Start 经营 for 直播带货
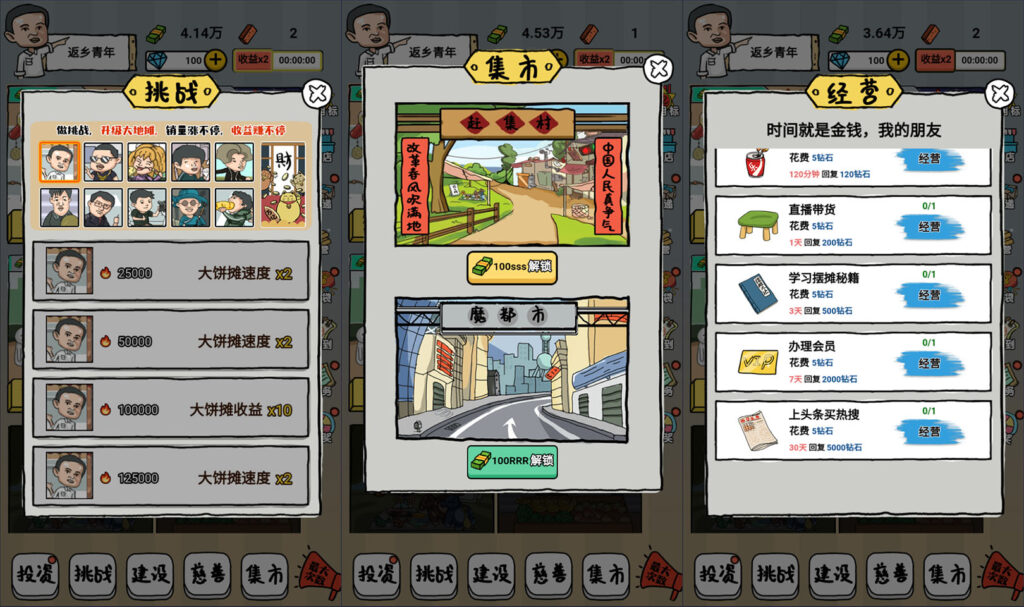Screen dimensions: 1024x607 [929, 227]
